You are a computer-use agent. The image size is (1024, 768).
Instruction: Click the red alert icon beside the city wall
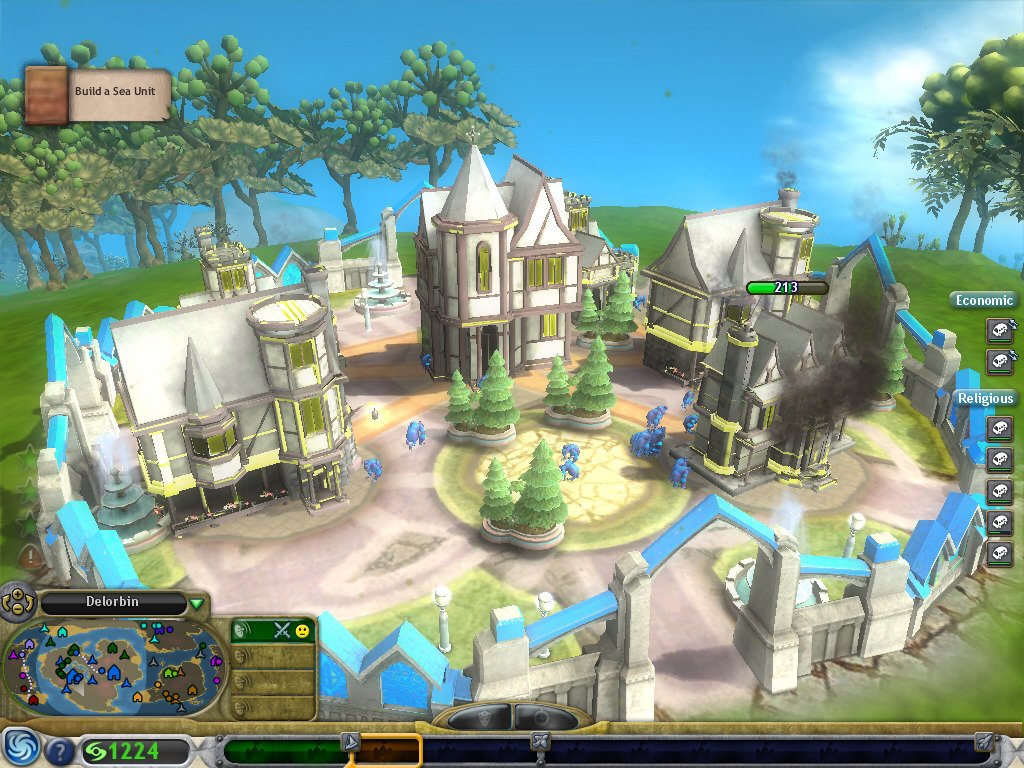coord(32,556)
